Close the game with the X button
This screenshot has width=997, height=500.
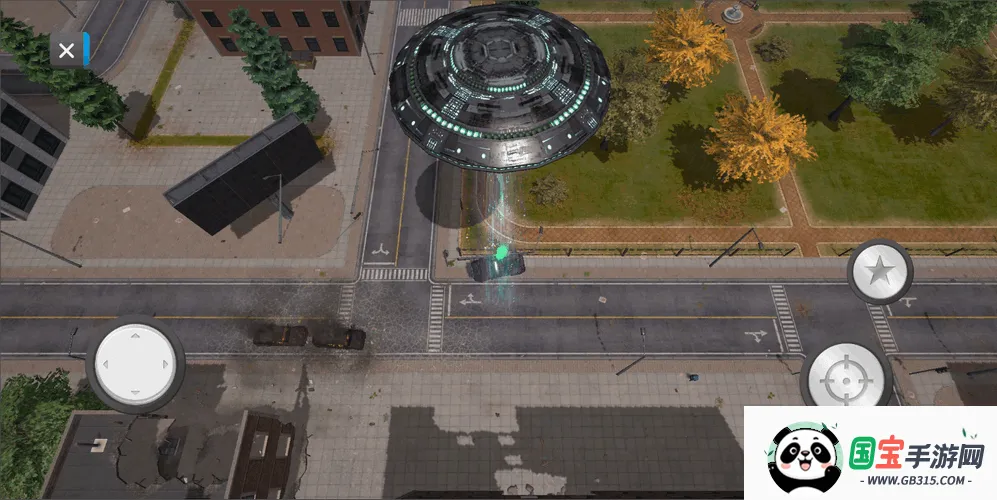[66, 51]
